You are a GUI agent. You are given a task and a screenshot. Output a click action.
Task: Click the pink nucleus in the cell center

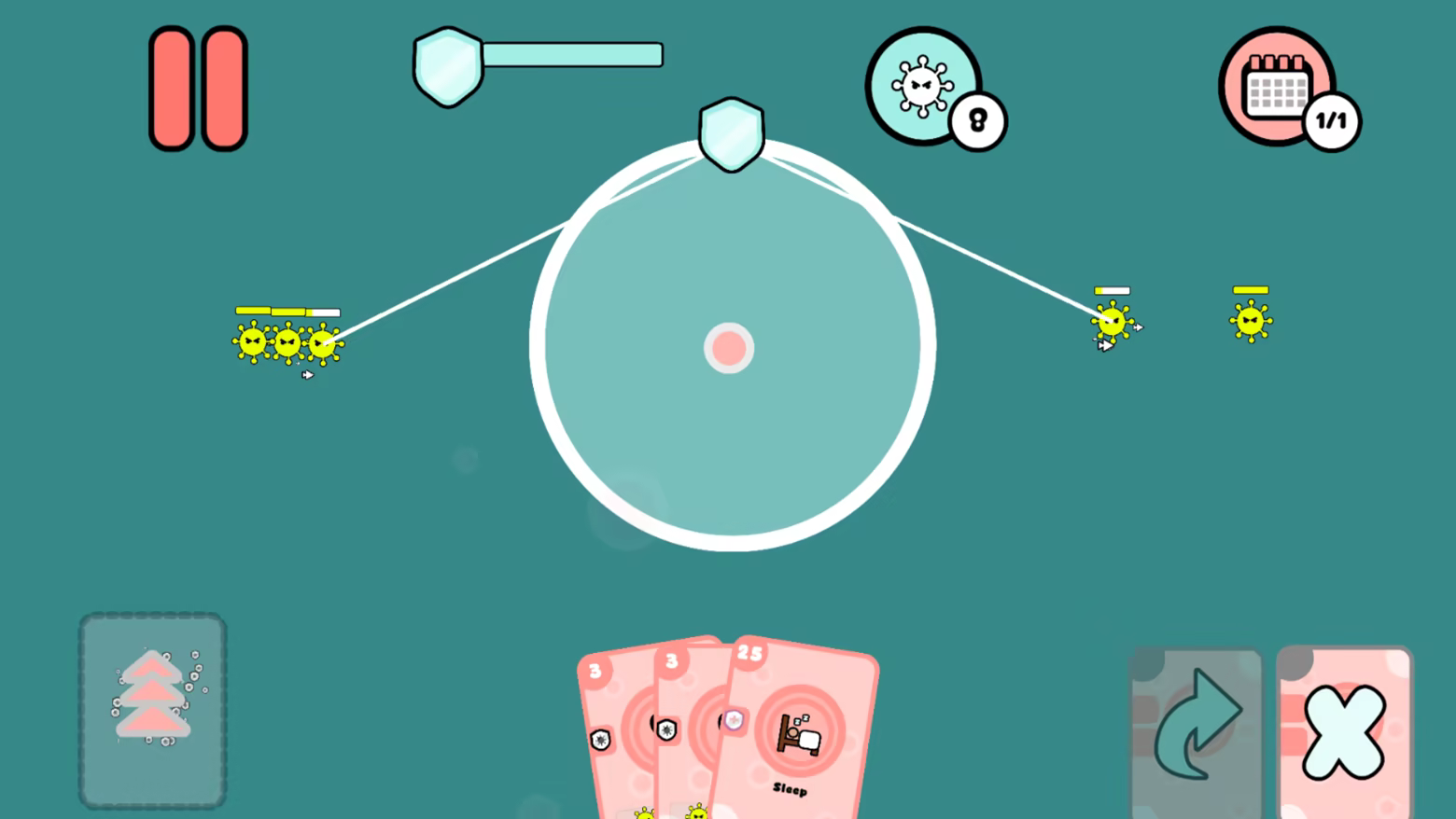[729, 348]
